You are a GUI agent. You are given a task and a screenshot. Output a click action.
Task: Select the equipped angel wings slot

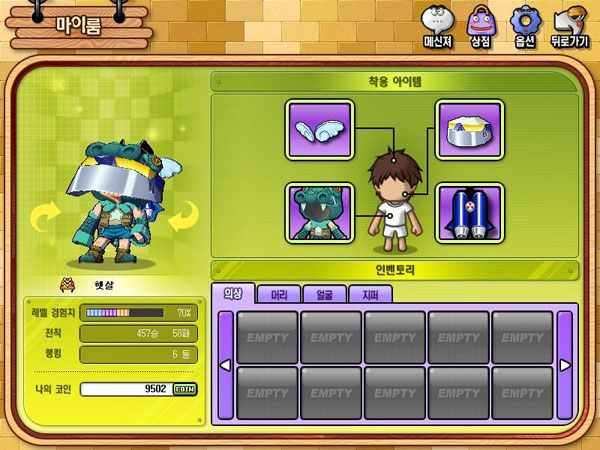pos(319,130)
